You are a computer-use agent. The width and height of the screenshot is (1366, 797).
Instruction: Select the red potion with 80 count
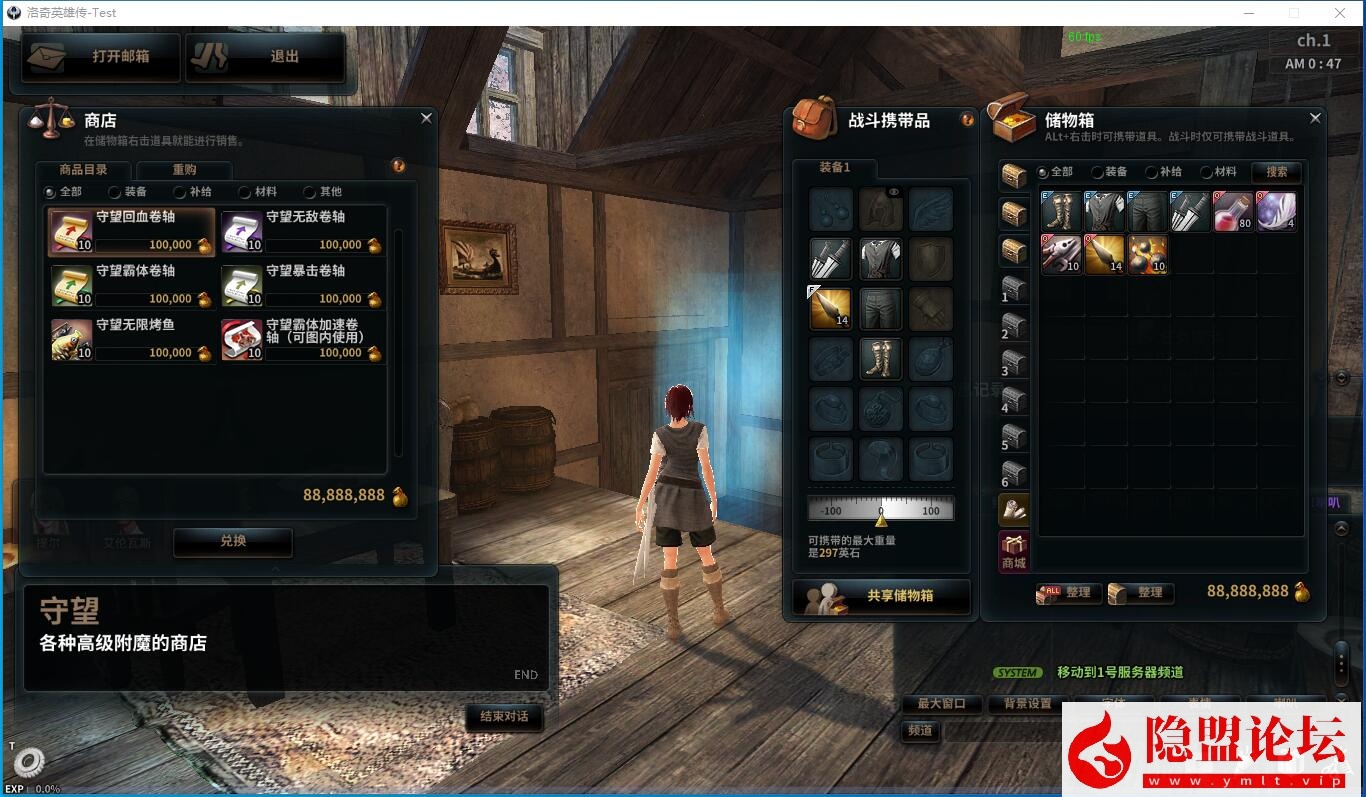coord(1233,211)
